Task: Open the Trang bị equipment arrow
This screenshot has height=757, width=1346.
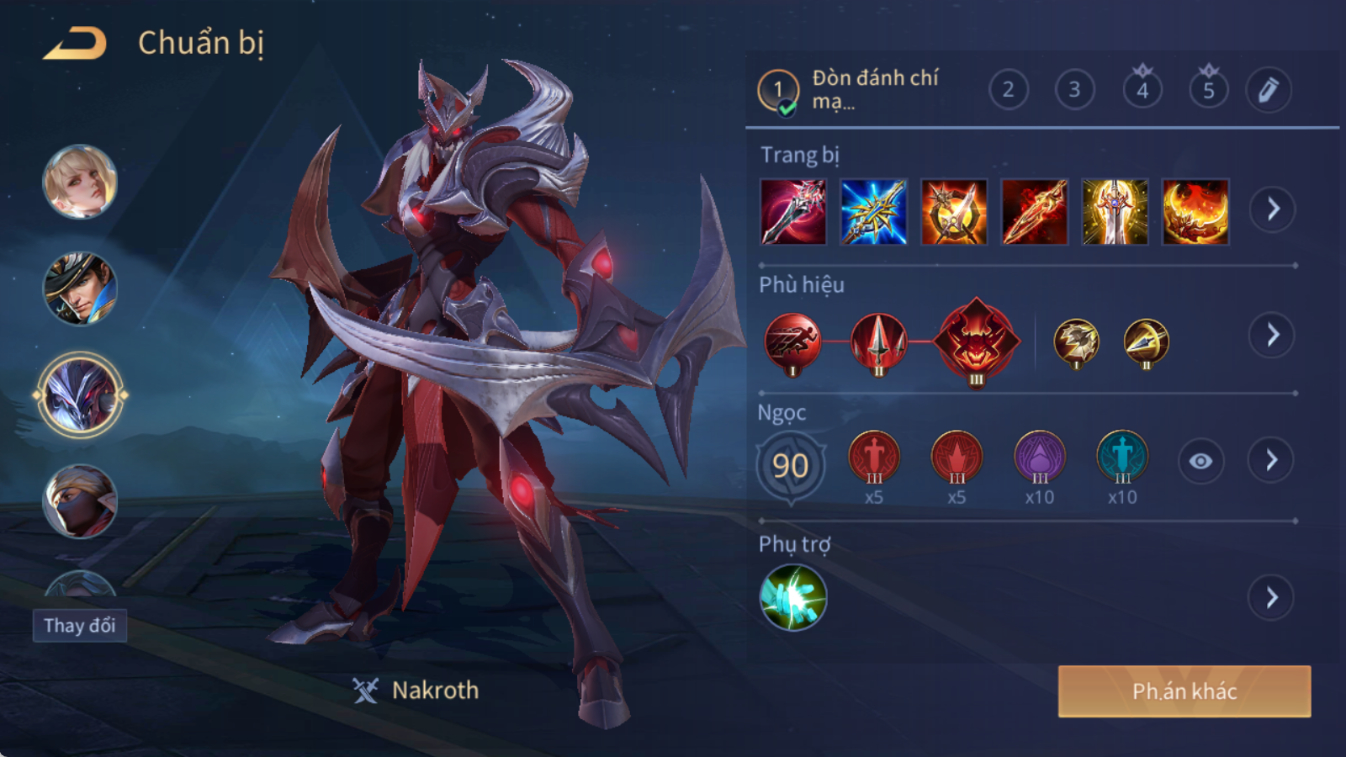Action: point(1272,210)
